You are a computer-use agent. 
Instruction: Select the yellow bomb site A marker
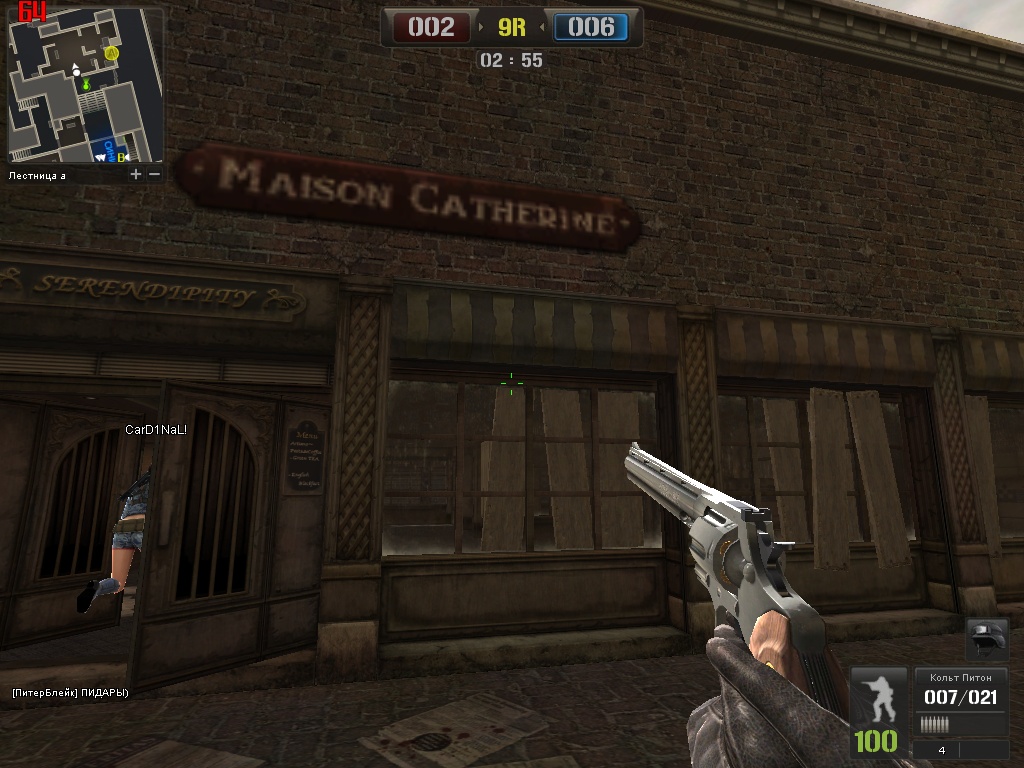pyautogui.click(x=112, y=51)
